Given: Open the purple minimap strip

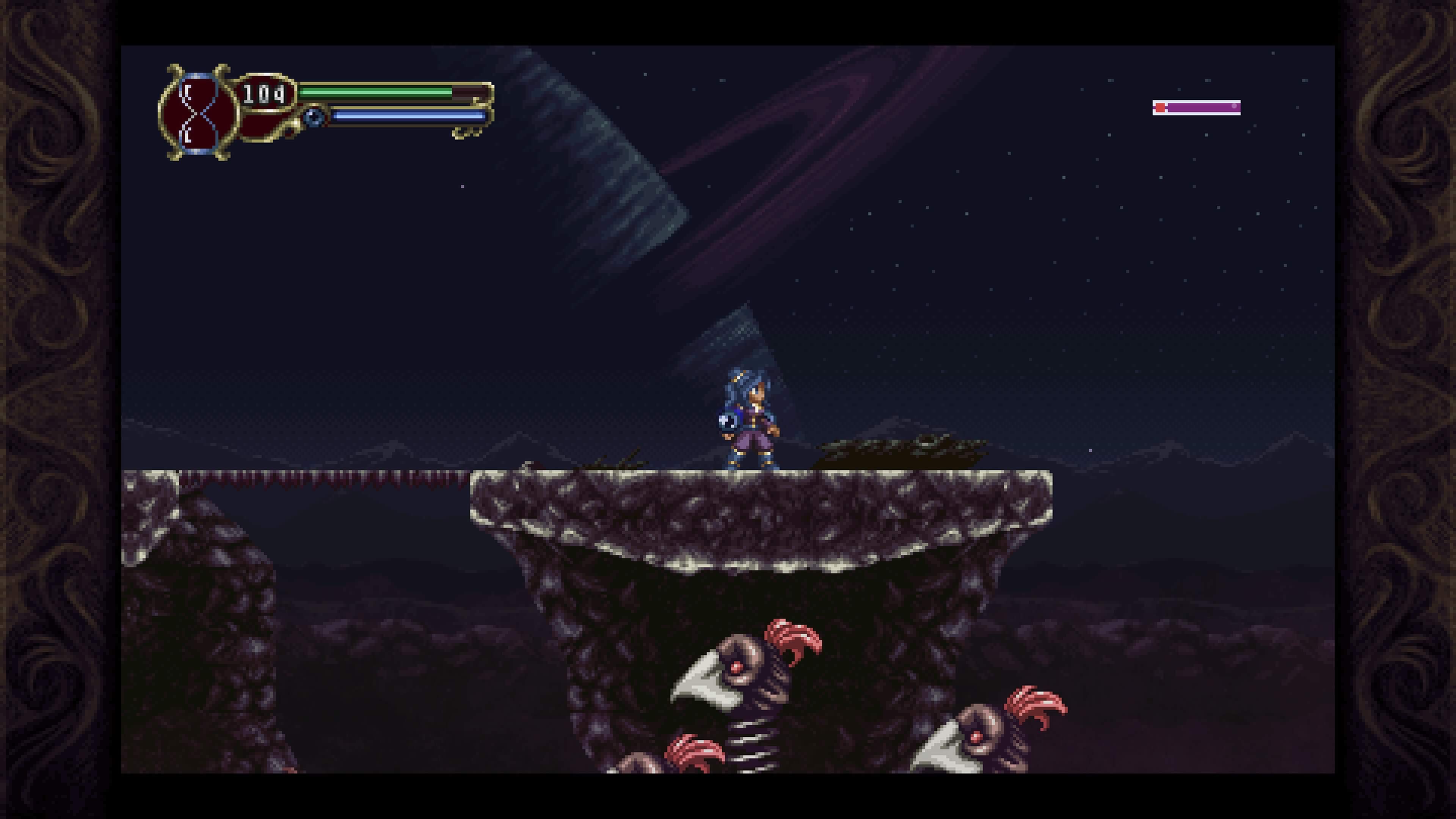Looking at the screenshot, I should pyautogui.click(x=1196, y=107).
